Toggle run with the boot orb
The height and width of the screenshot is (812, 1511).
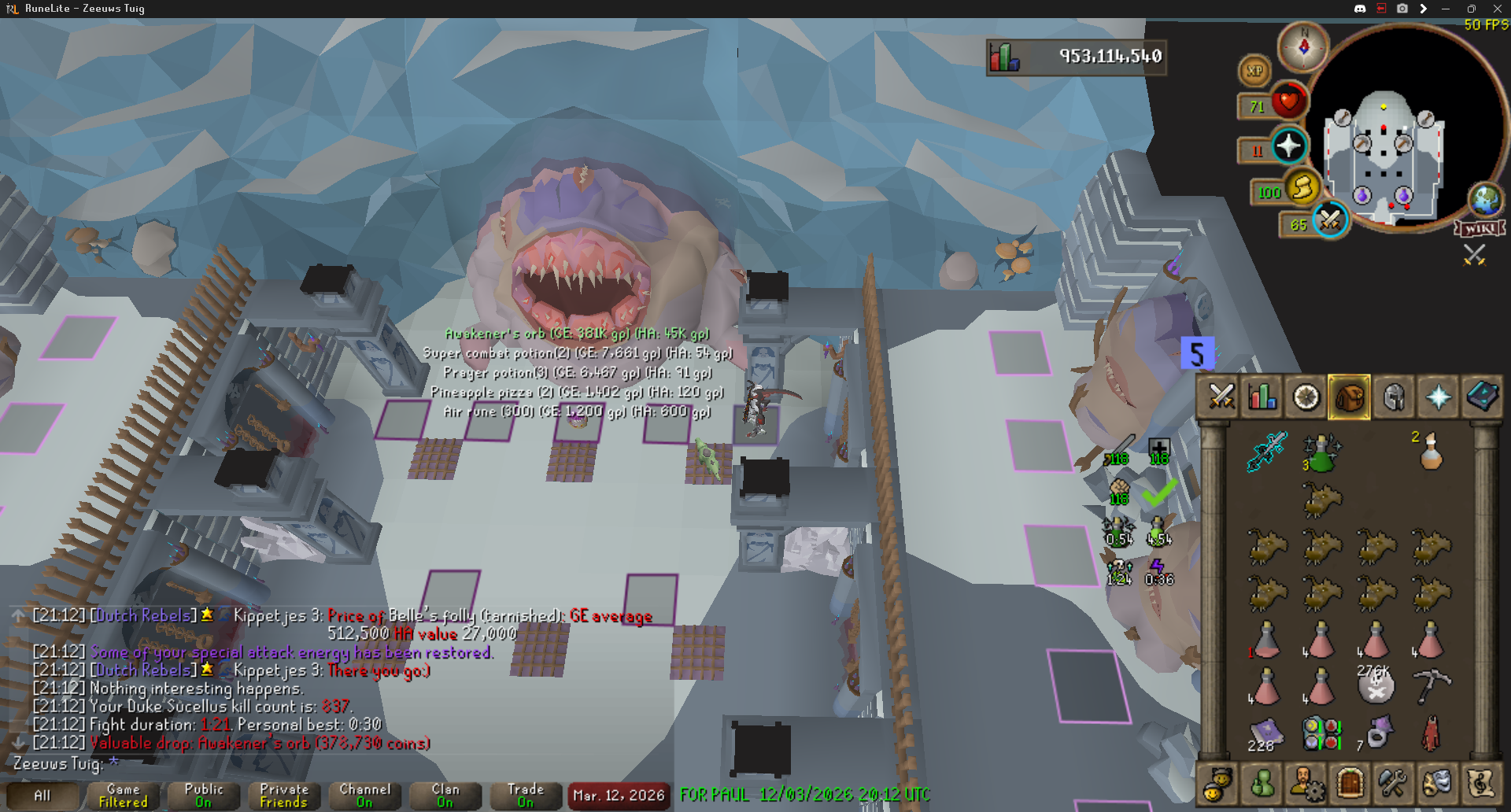click(x=1302, y=189)
